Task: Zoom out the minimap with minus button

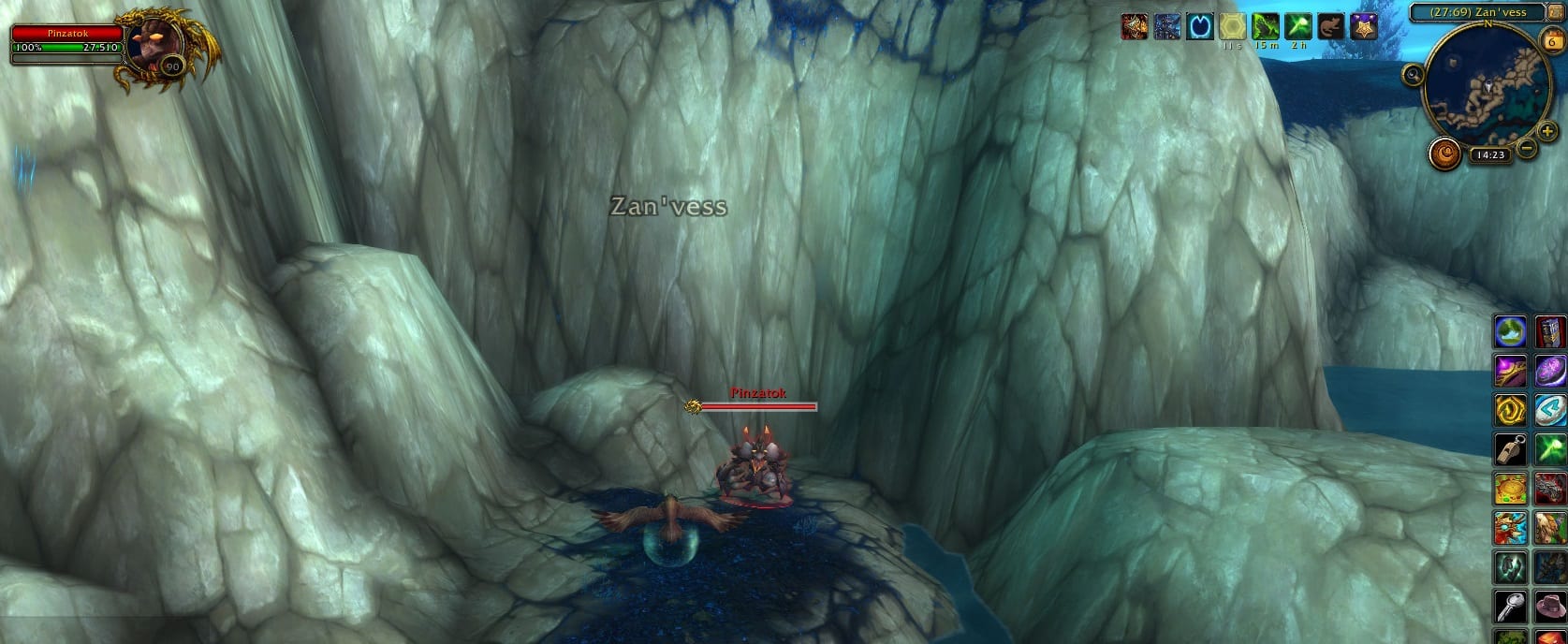Action: (x=1526, y=148)
